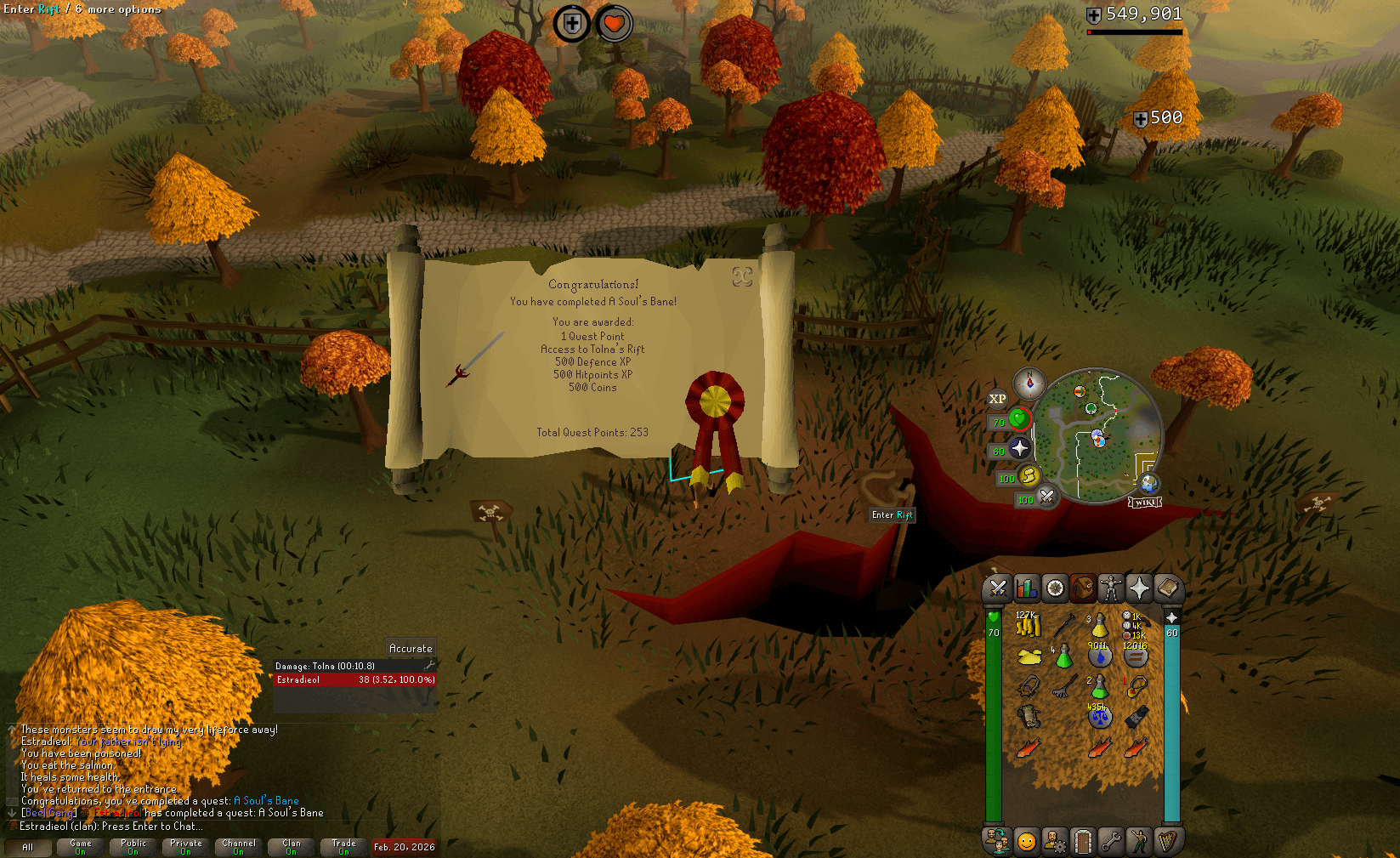Screen dimensions: 1400x858
Task: Open the Music Player harp tab
Action: (x=1169, y=841)
